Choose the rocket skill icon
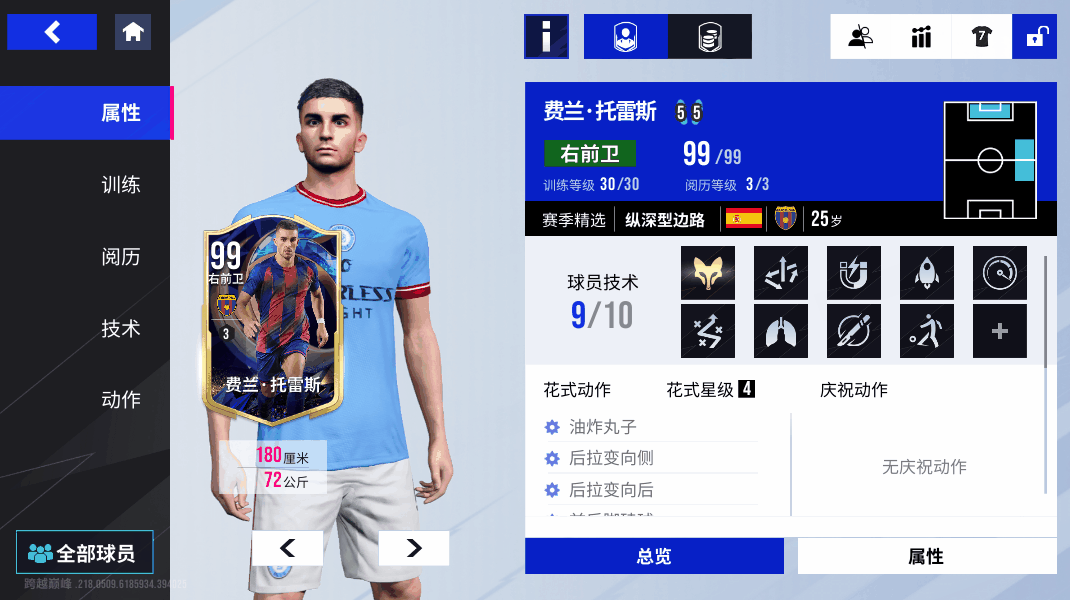1070x600 pixels. pyautogui.click(x=927, y=273)
